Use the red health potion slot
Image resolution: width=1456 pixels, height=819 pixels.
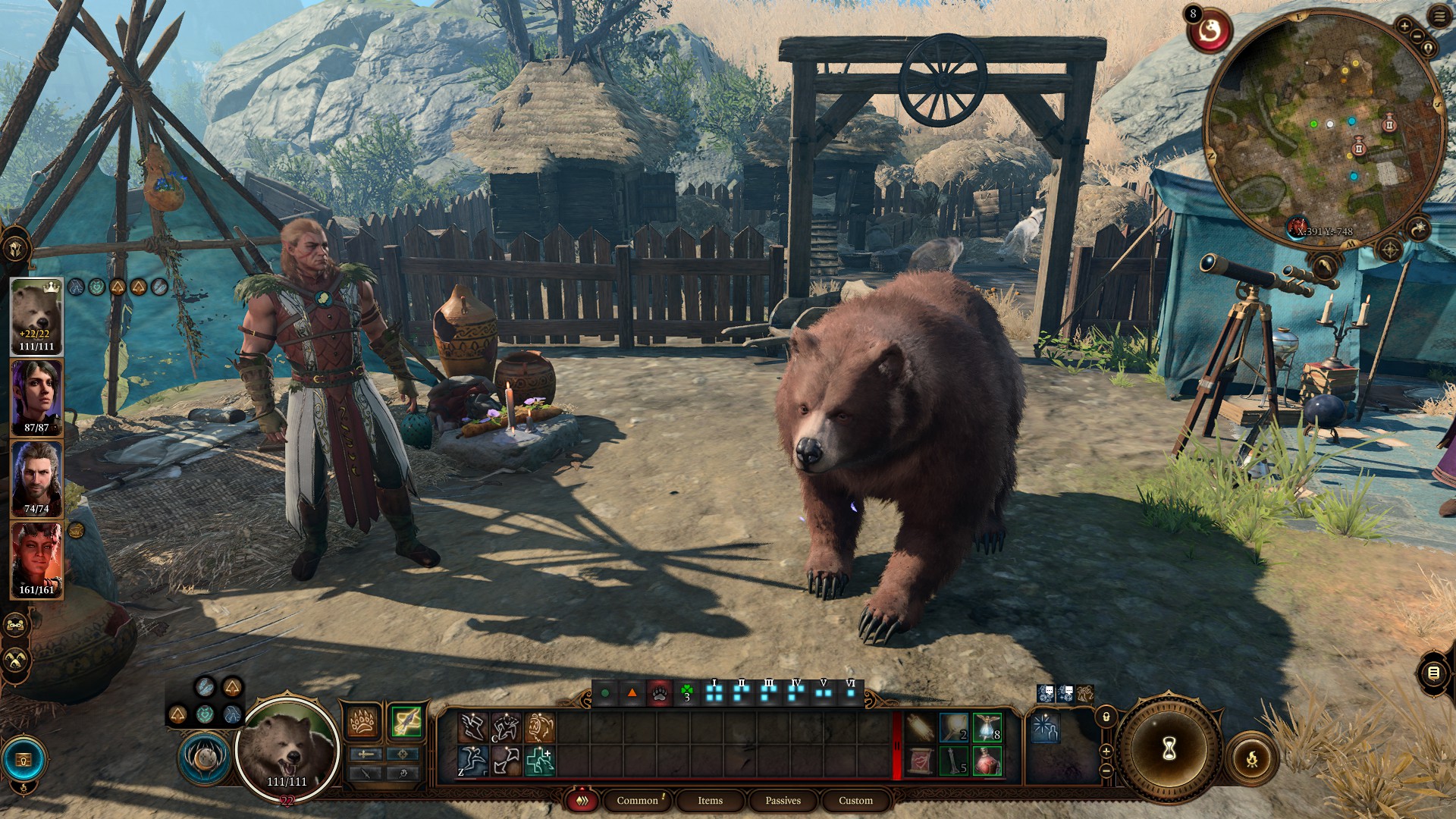[x=987, y=761]
